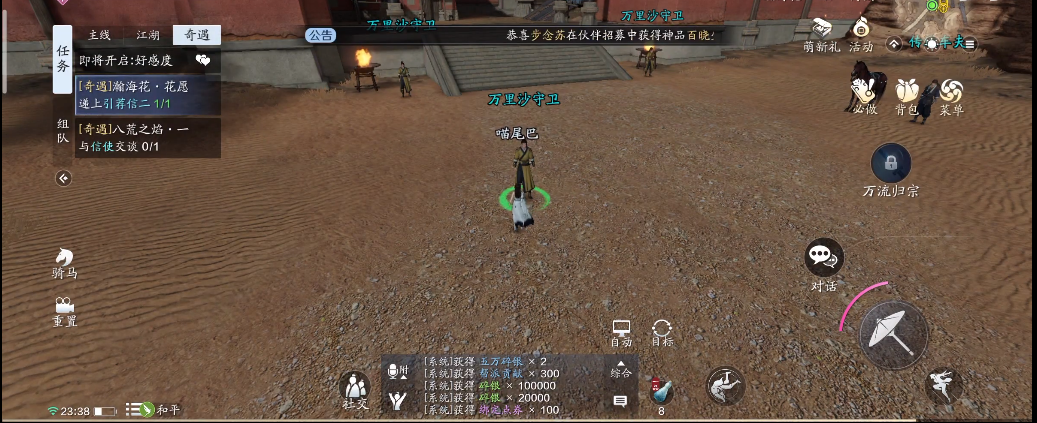Open the 背包 backpack
This screenshot has width=1037, height=423.
(907, 97)
